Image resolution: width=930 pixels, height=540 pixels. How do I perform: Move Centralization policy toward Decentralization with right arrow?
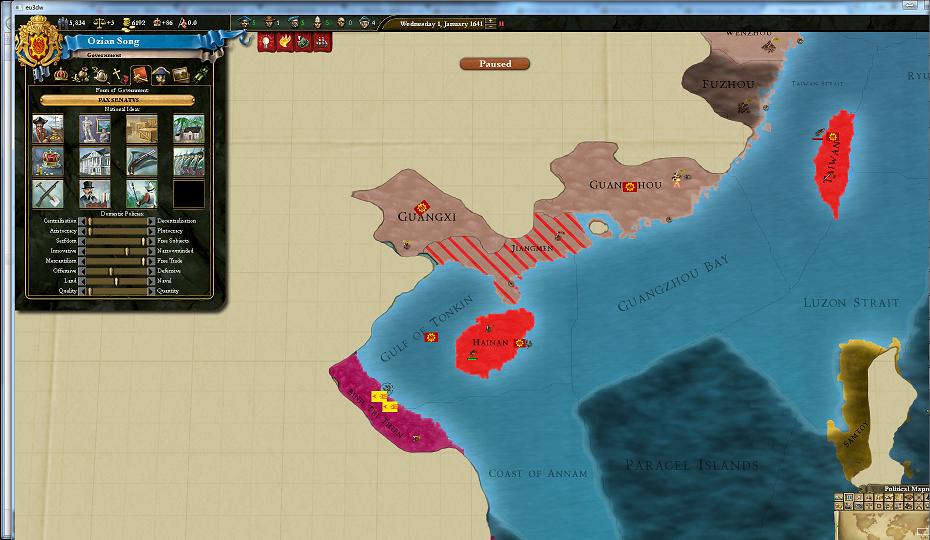152,220
